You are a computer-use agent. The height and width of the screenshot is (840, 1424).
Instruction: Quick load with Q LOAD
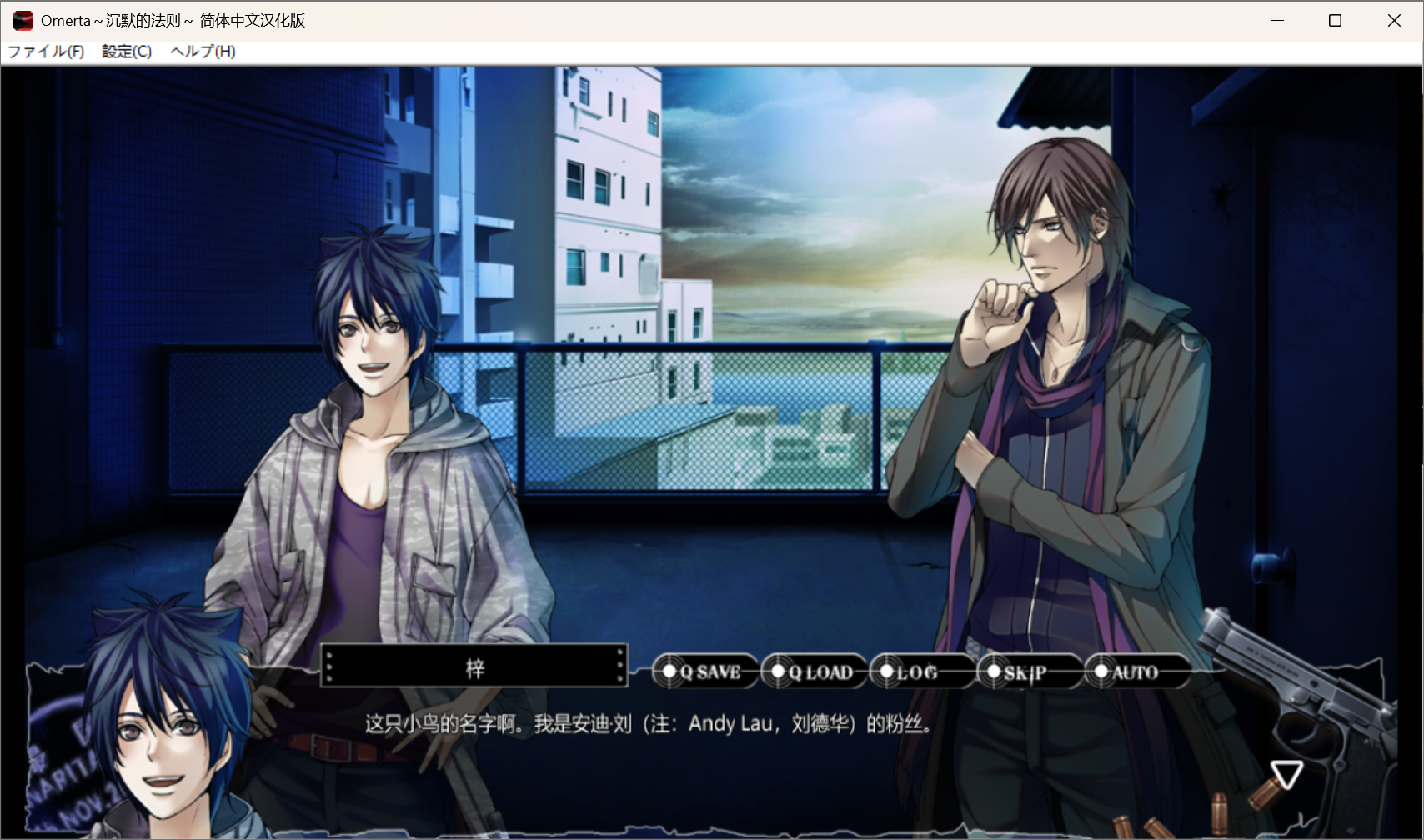pyautogui.click(x=815, y=672)
